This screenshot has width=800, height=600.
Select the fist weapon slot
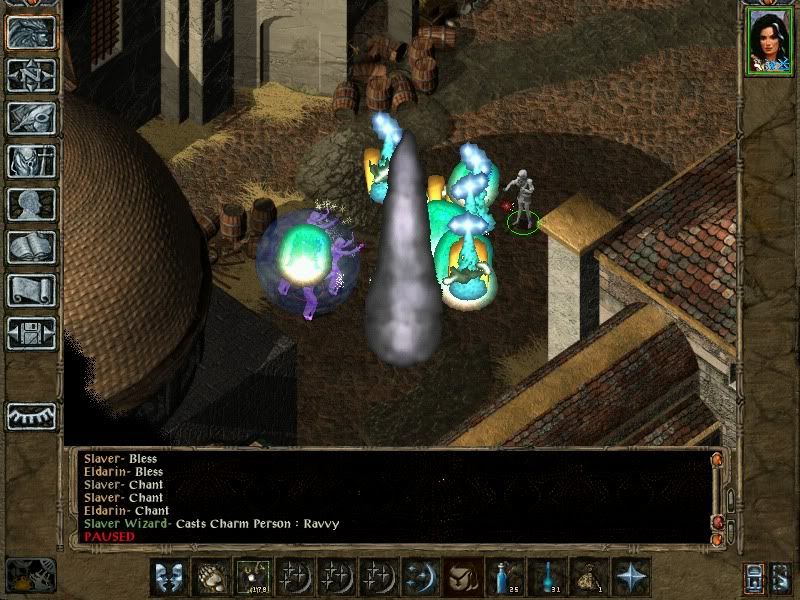210,577
